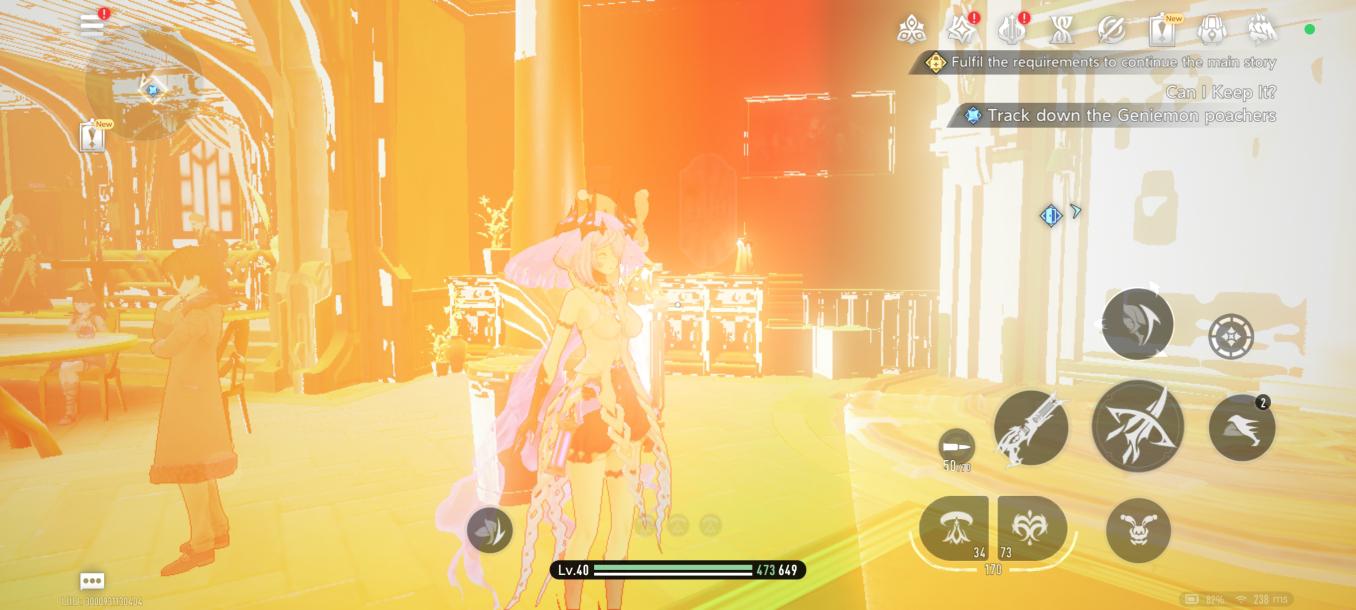This screenshot has width=1356, height=610.
Task: Tap the three-petal emblem icon in top bar
Action: pyautogui.click(x=911, y=30)
